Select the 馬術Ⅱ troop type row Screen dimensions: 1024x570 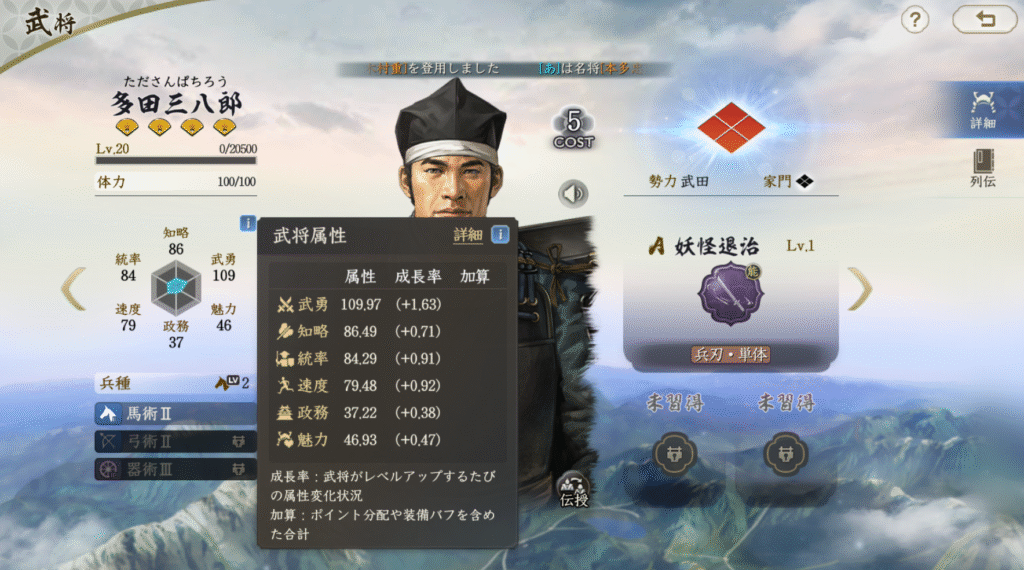(175, 413)
